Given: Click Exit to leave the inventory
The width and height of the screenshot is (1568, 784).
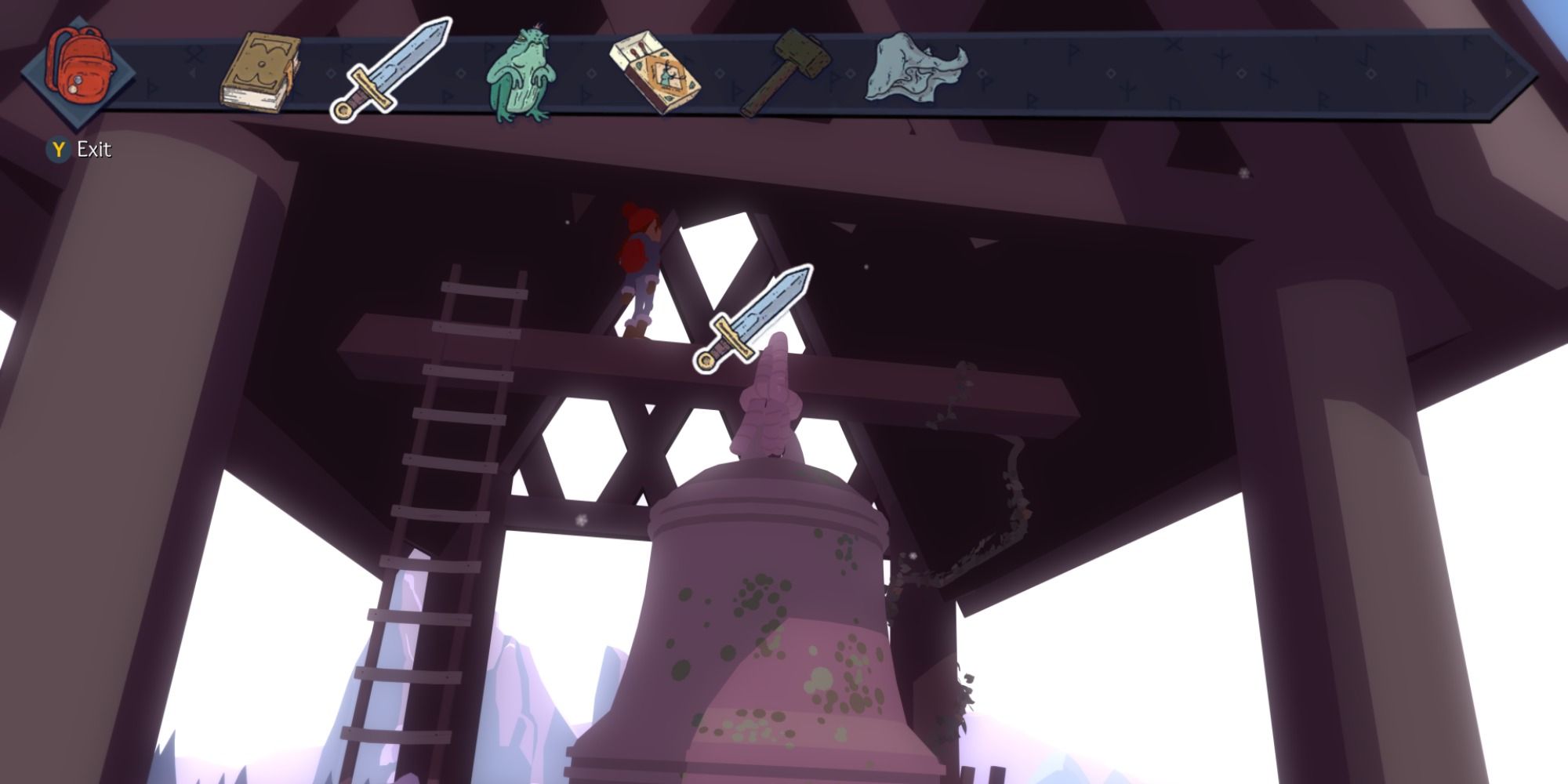Looking at the screenshot, I should 93,147.
